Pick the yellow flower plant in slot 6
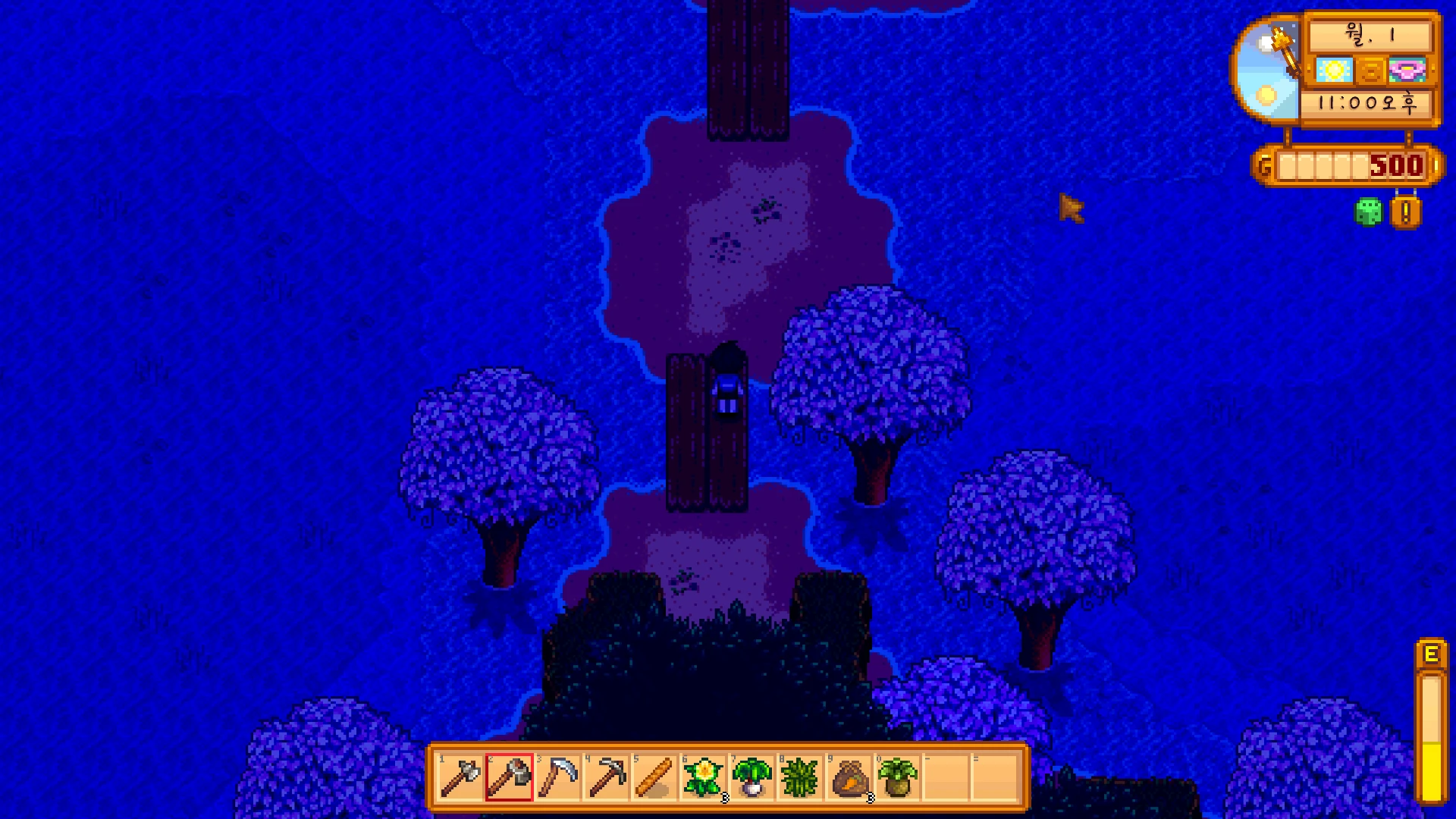 [x=703, y=777]
